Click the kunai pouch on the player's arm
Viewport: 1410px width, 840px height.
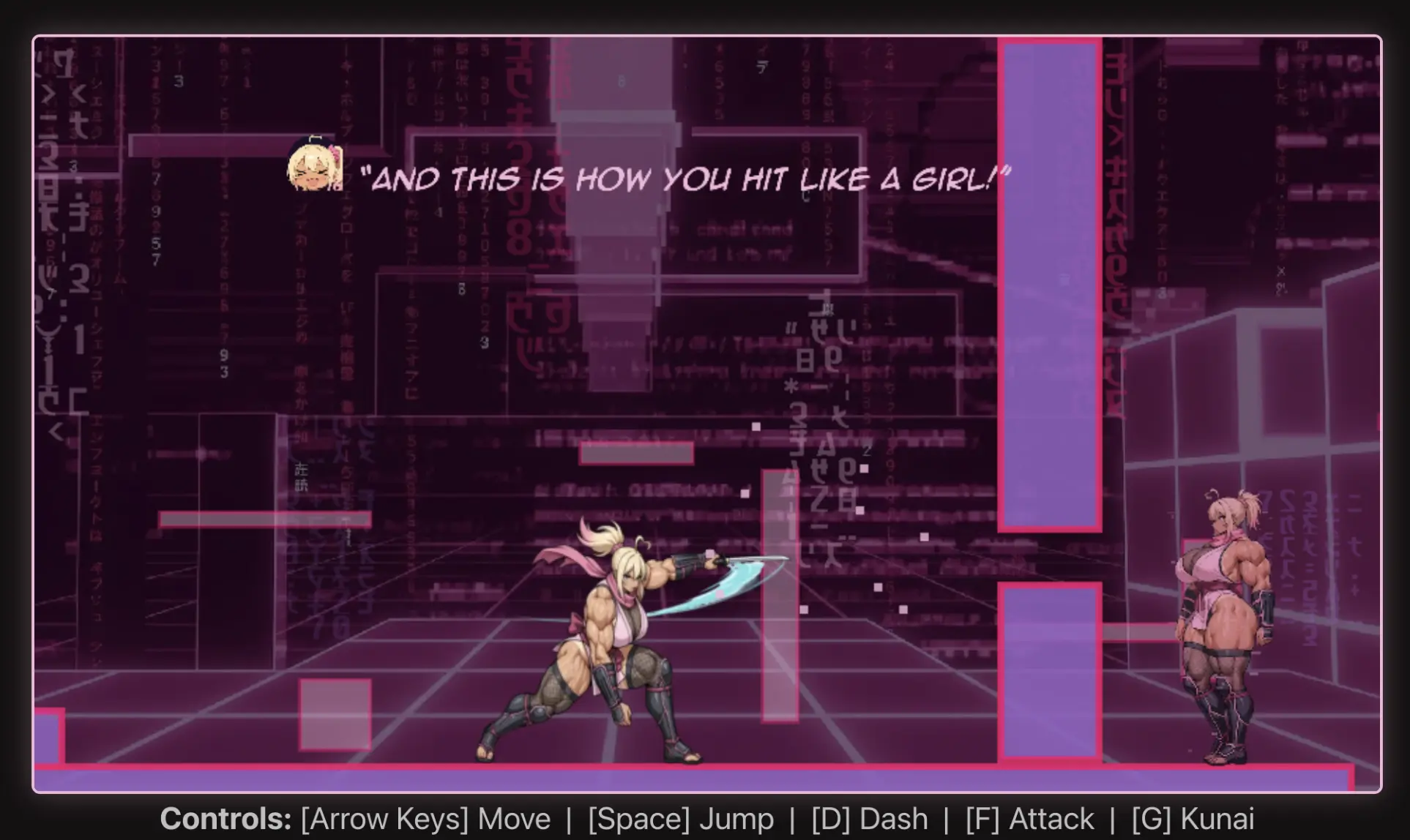[687, 563]
